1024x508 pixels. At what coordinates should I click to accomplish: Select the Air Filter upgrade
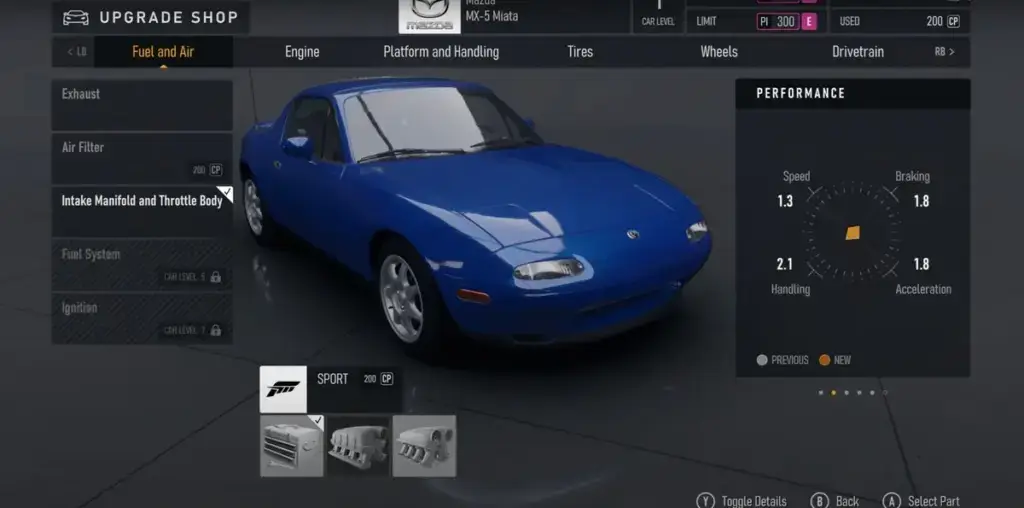[x=142, y=158]
